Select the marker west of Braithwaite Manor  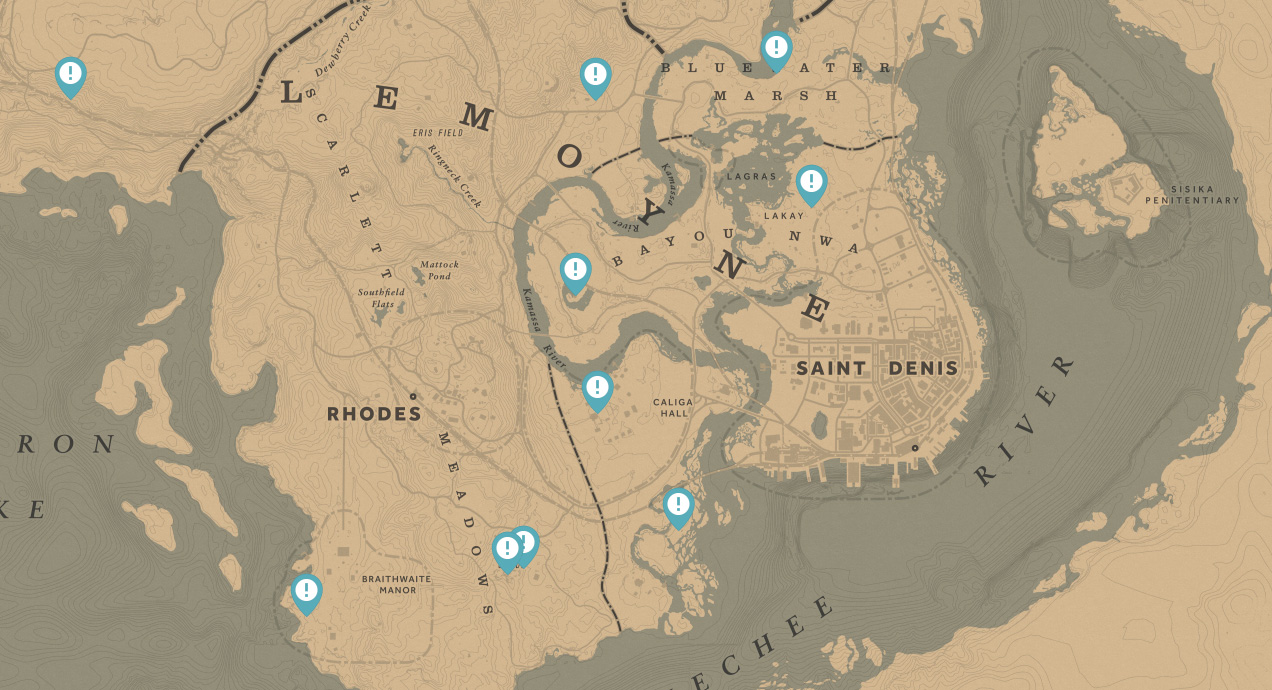click(306, 591)
